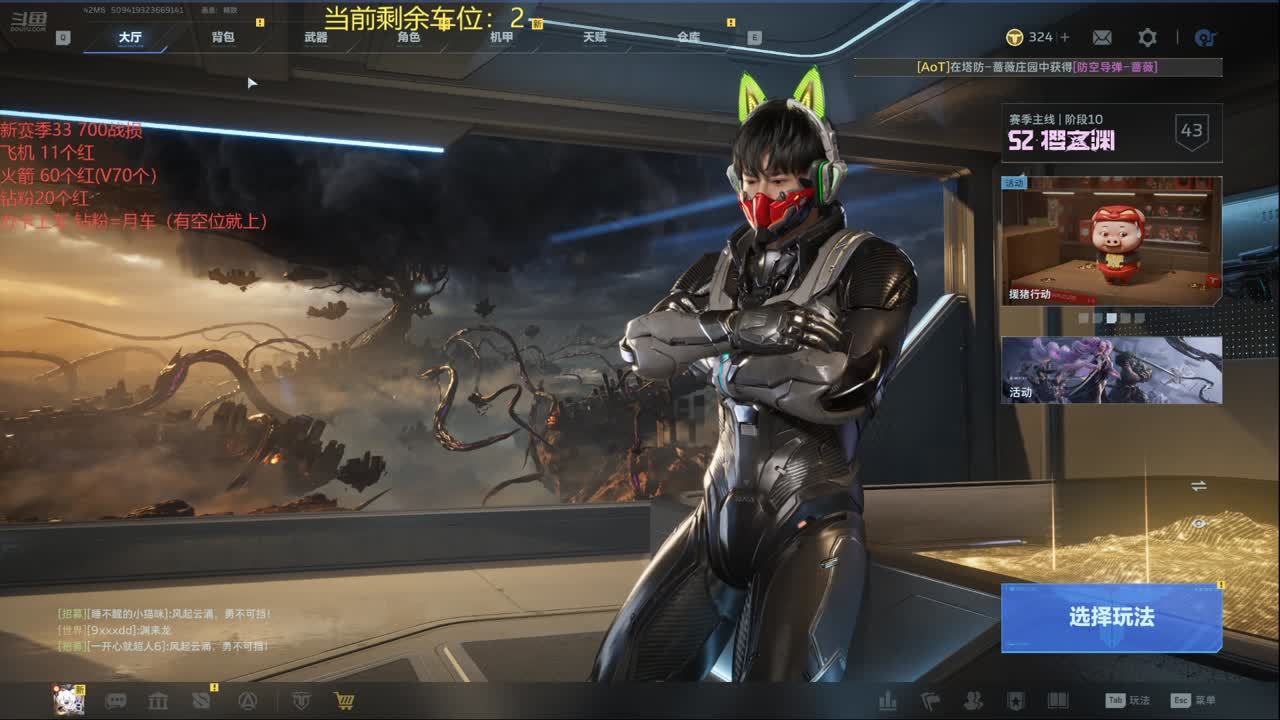Open the 武器 weapons tab
1280x720 pixels.
tap(316, 38)
